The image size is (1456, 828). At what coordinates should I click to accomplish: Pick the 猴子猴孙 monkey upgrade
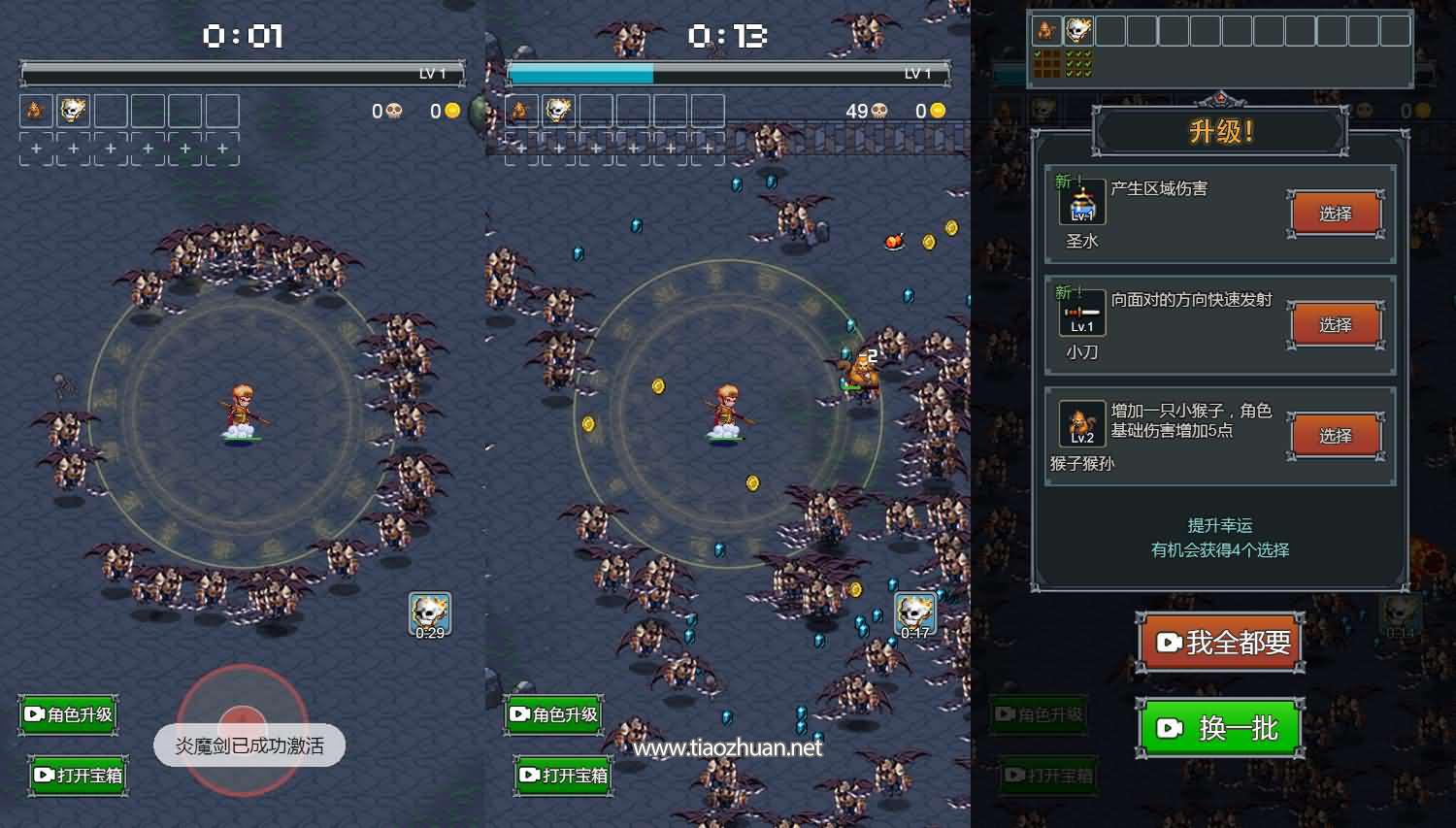[x=1335, y=436]
